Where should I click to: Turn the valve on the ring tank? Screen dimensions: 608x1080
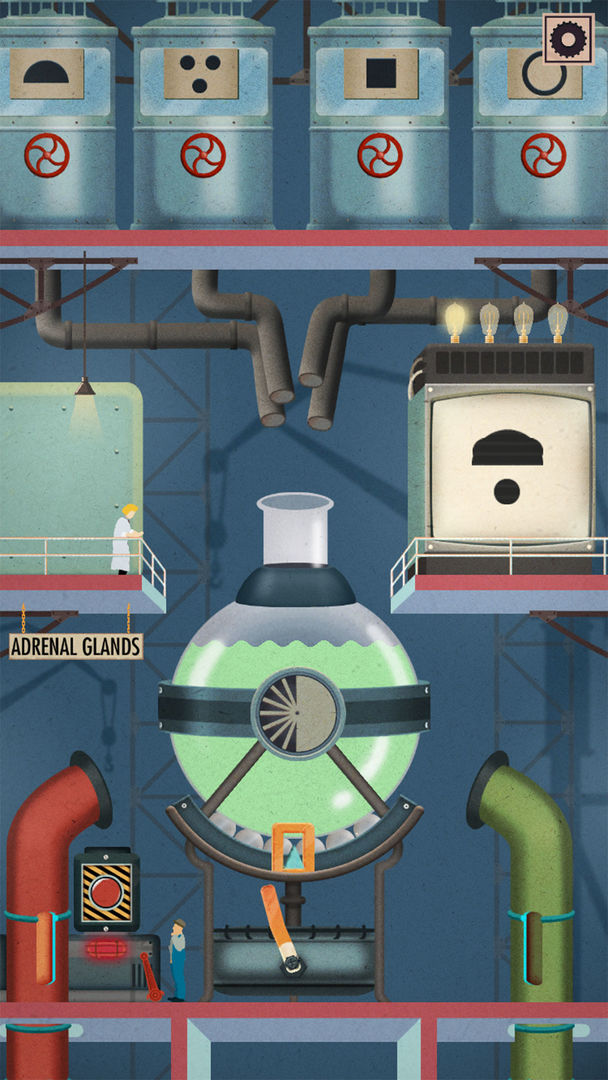[x=543, y=155]
